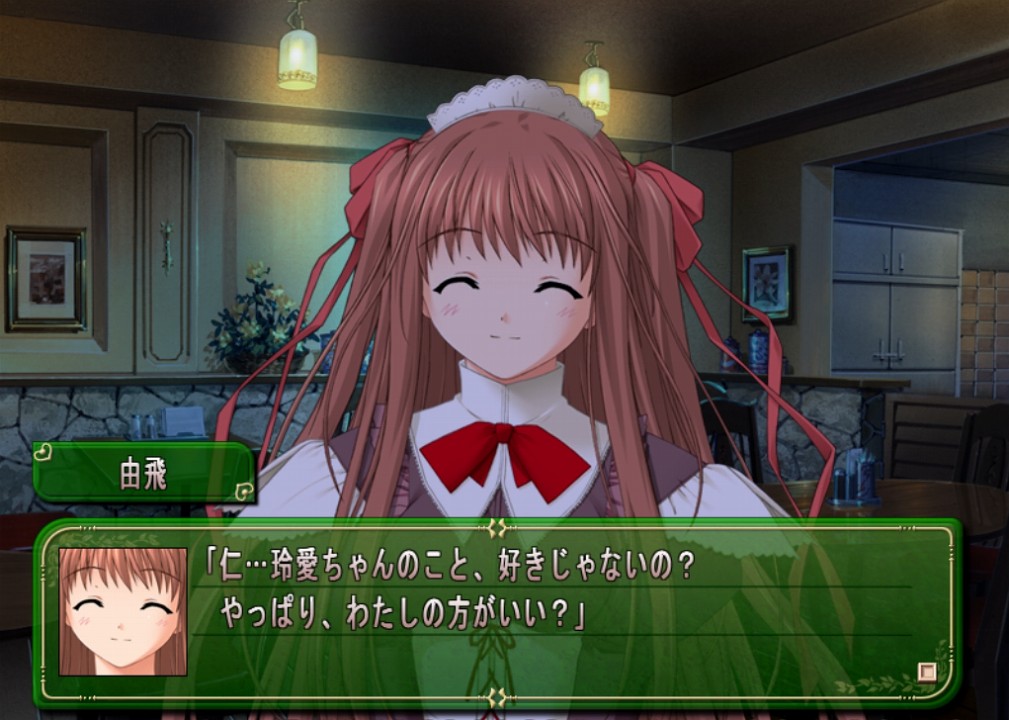1009x720 pixels.
Task: Click the speaker name plate 由飛
Action: pyautogui.click(x=144, y=473)
